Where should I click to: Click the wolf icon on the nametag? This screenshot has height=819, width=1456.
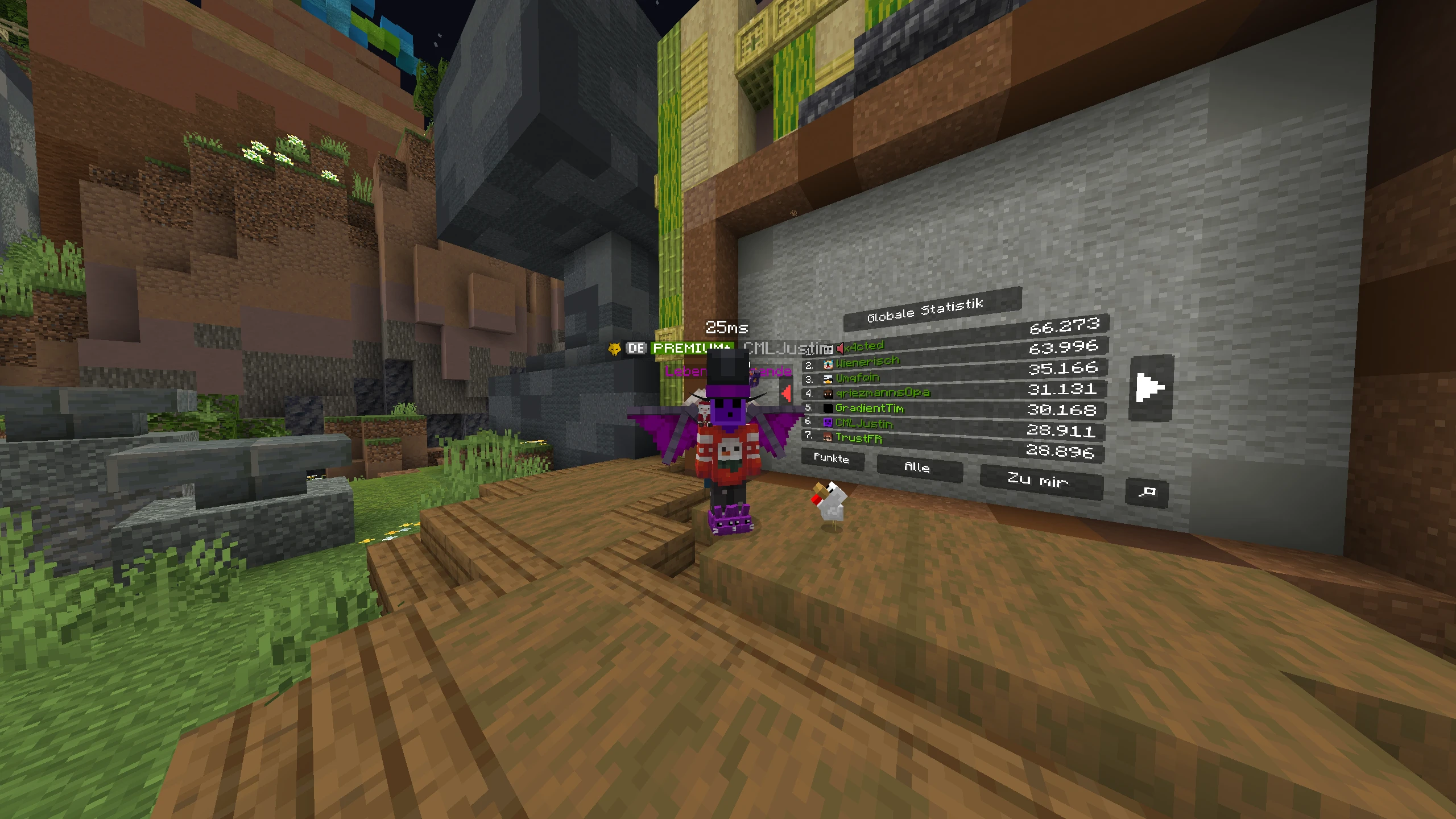click(614, 349)
